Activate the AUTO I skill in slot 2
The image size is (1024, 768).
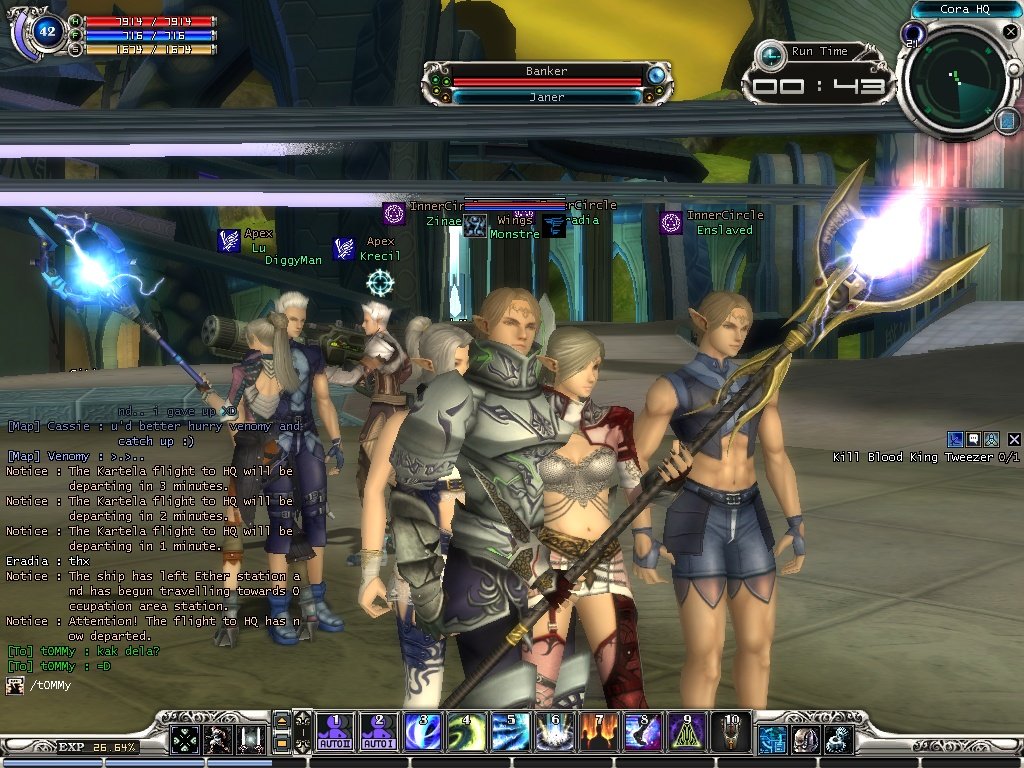click(378, 732)
